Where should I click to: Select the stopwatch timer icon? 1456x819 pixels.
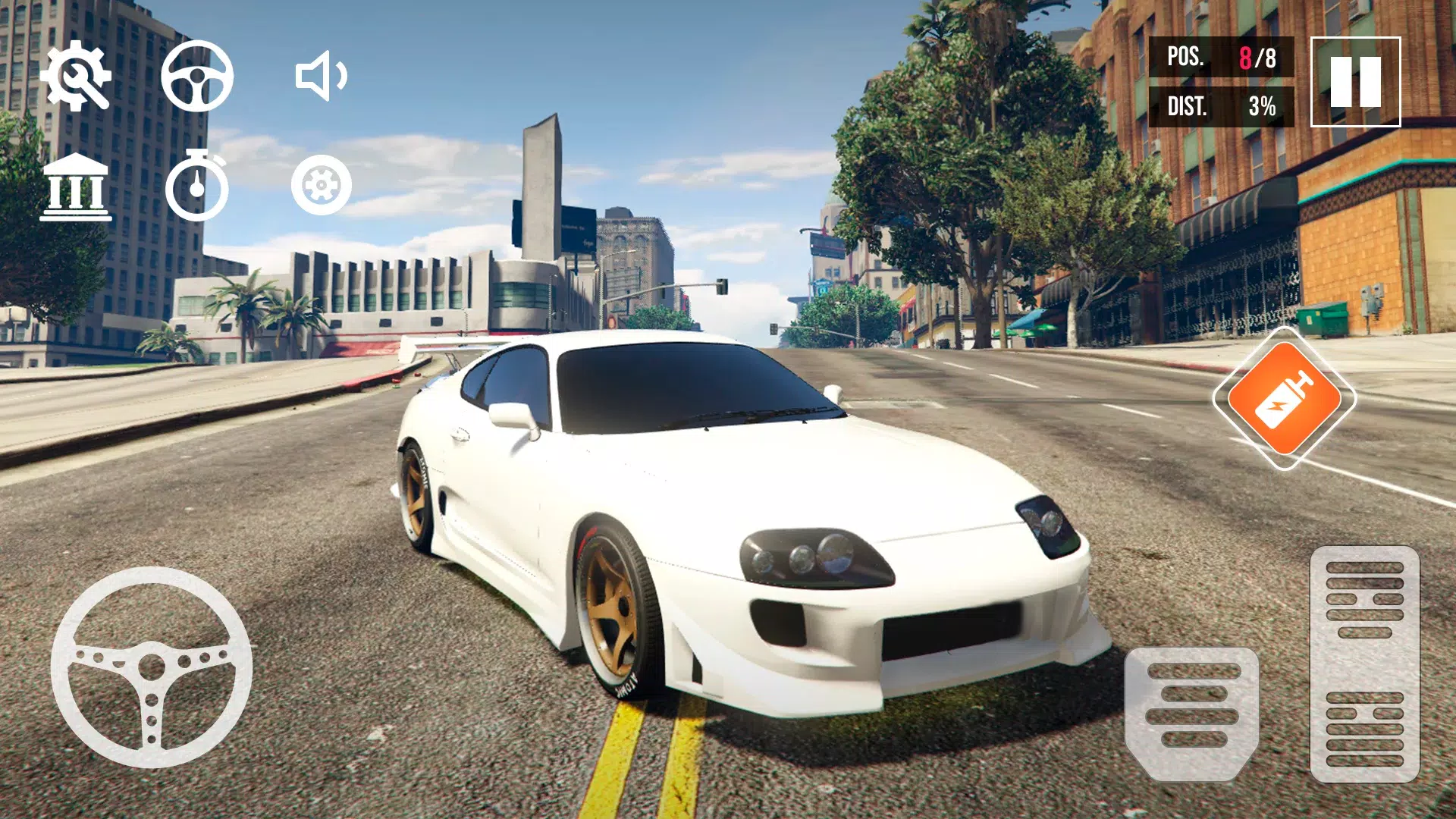coord(197,186)
